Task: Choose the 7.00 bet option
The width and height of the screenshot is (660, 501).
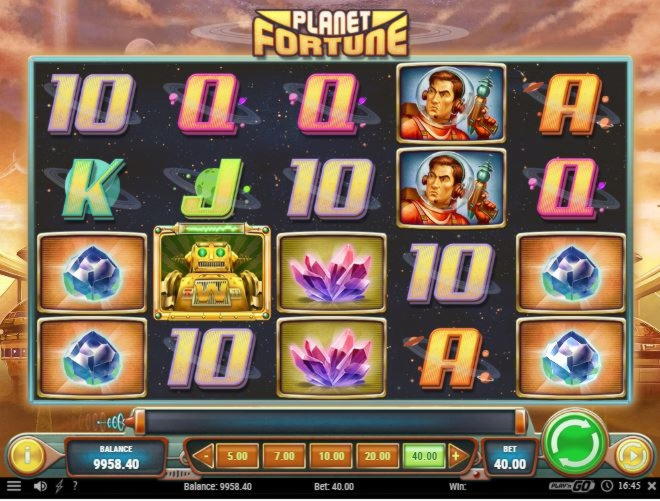Action: point(284,456)
